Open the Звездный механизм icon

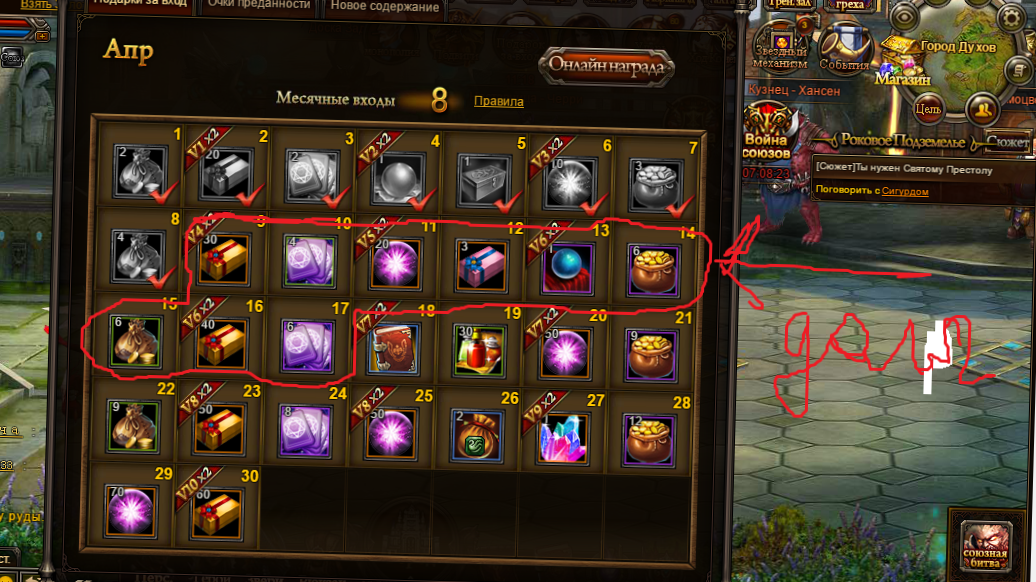click(x=781, y=46)
